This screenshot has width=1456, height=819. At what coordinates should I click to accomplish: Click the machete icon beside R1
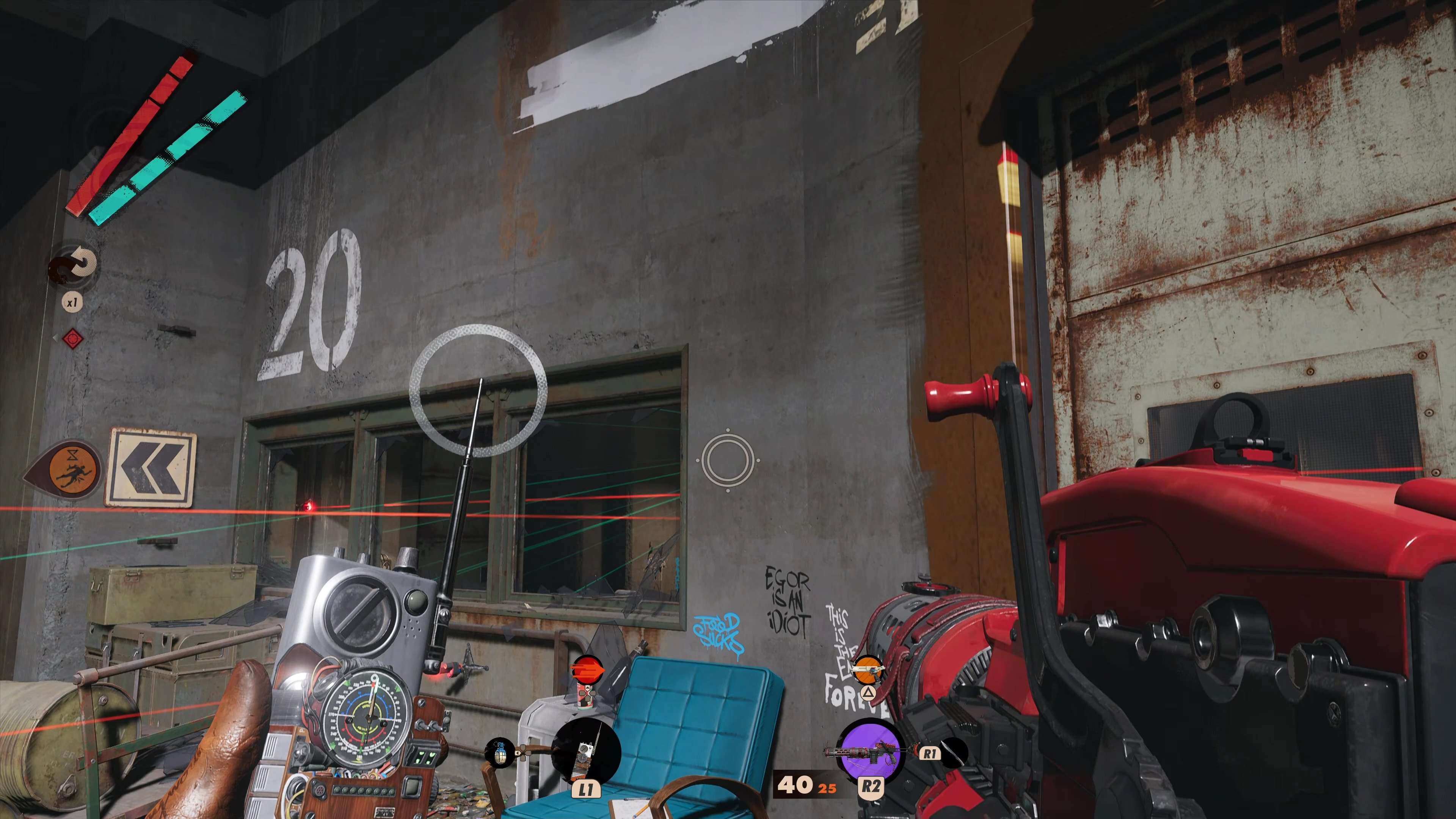pos(953,753)
